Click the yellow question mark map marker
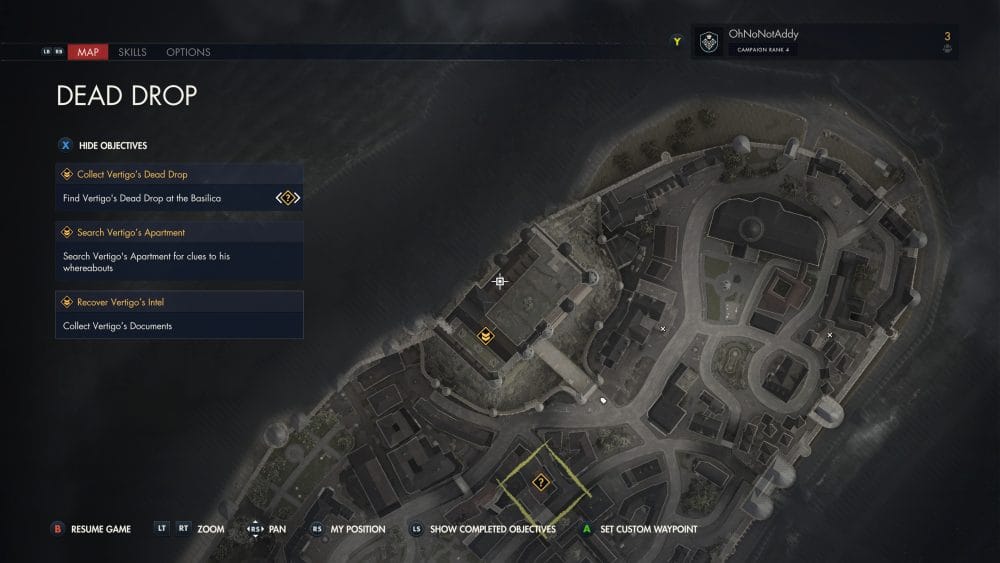Image resolution: width=1000 pixels, height=563 pixels. click(541, 482)
